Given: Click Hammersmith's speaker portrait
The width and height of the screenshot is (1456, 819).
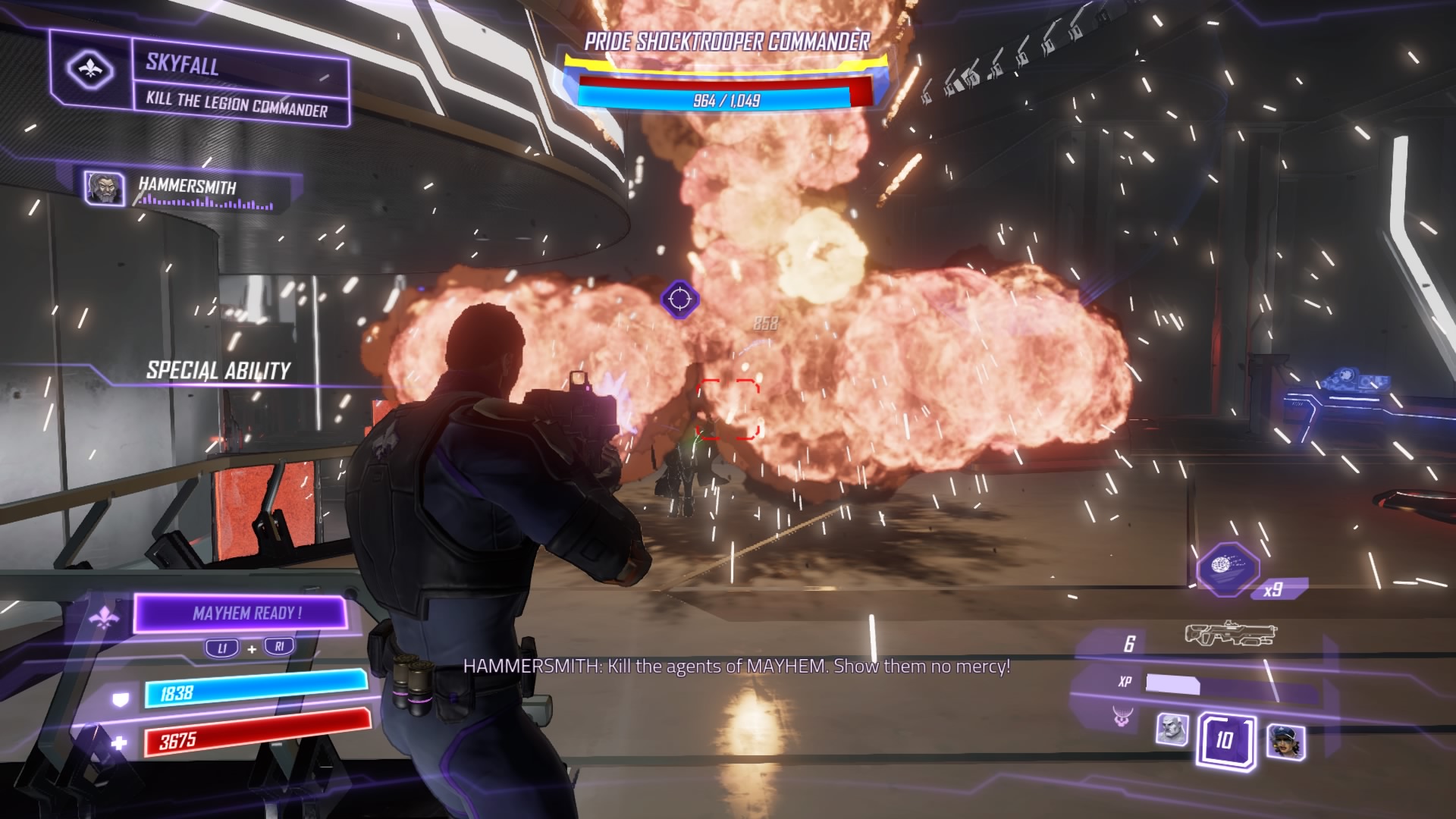Looking at the screenshot, I should (x=104, y=188).
